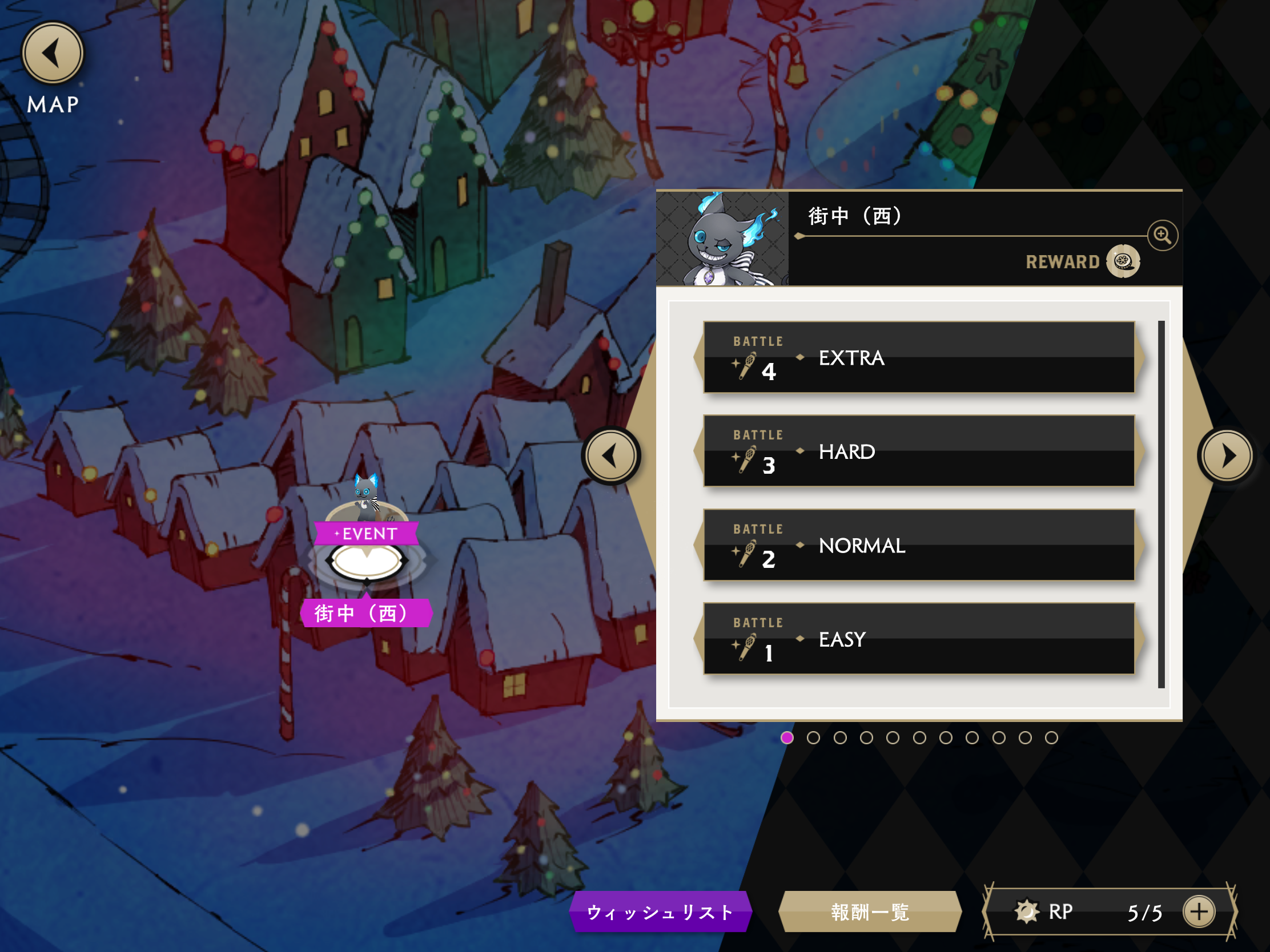Screen dimensions: 1270x952
Task: View the 報酬一覧 reward list
Action: click(870, 912)
